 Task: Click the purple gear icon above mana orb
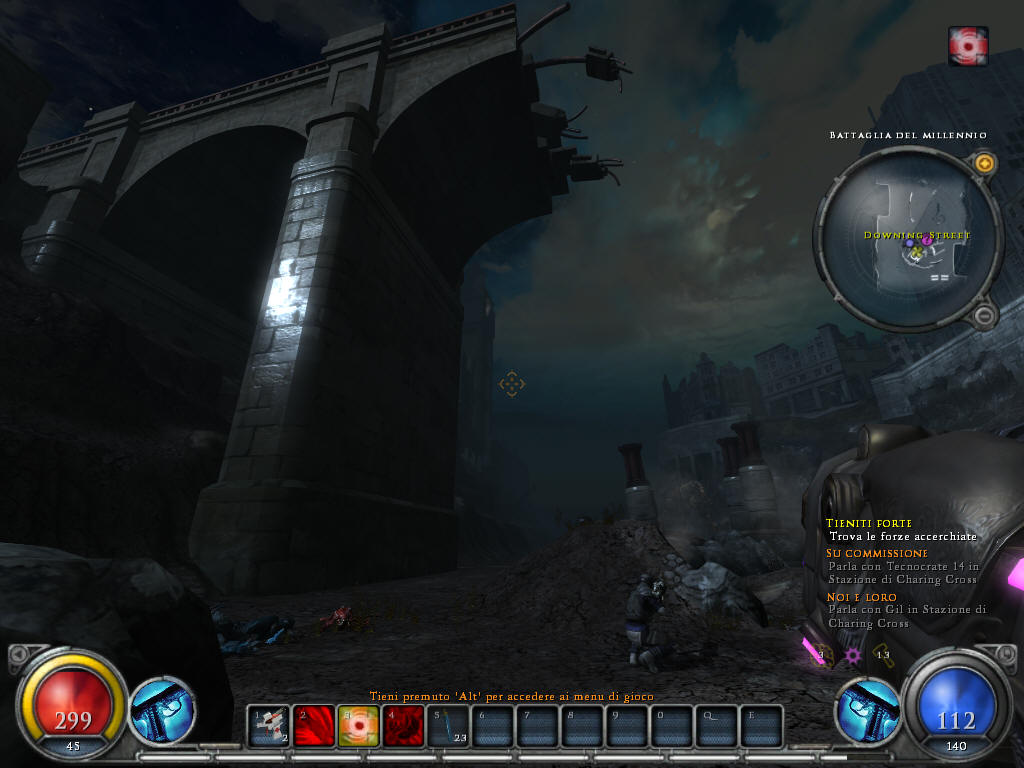[853, 655]
